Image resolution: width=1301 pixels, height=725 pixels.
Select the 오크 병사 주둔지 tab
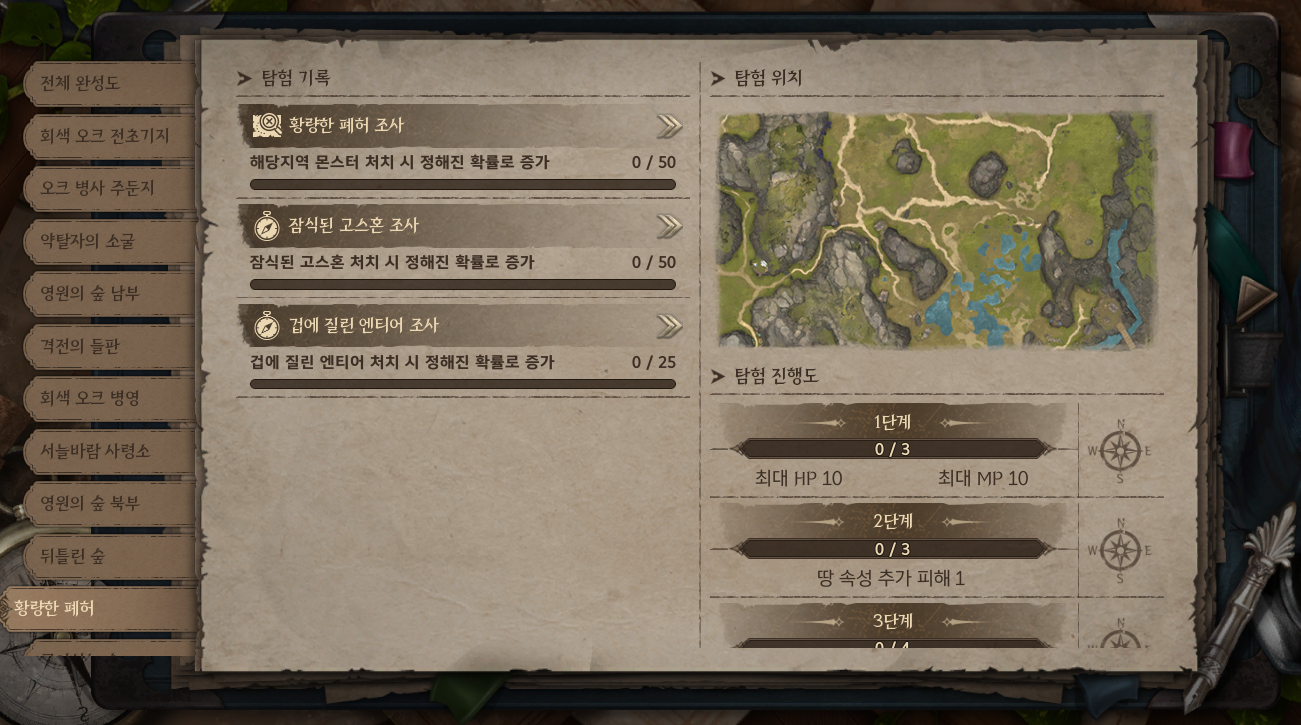(x=98, y=188)
